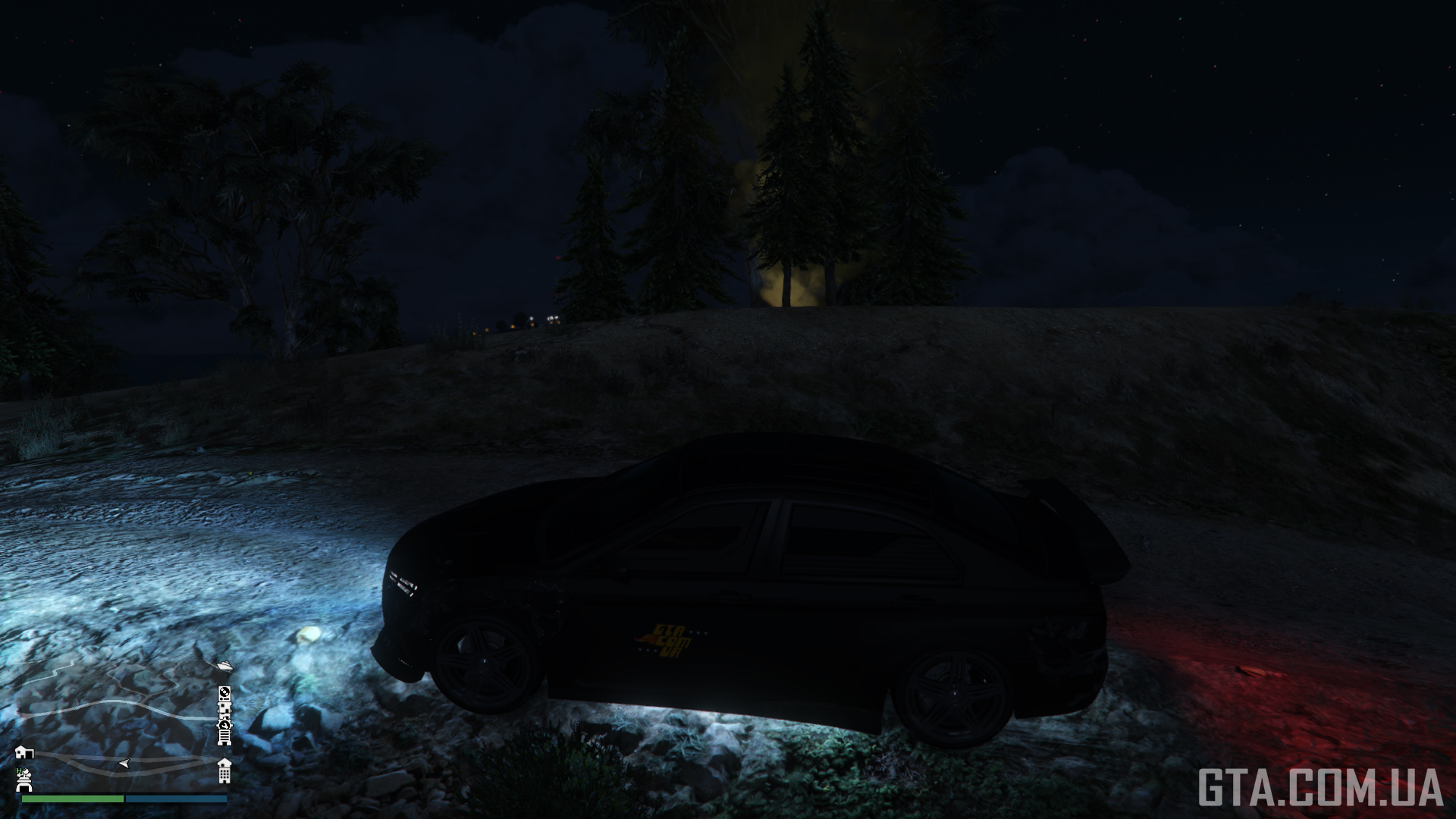The image size is (1456, 819).
Task: Click the player arrow on the minimap
Action: click(124, 762)
